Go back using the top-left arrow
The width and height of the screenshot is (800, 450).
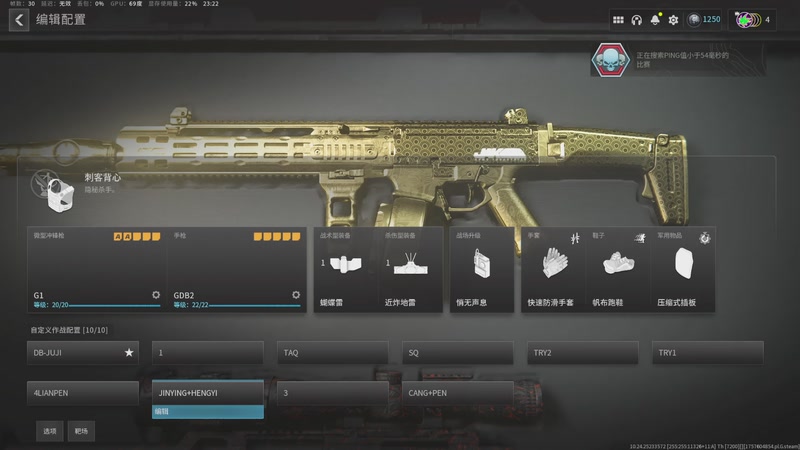point(19,20)
